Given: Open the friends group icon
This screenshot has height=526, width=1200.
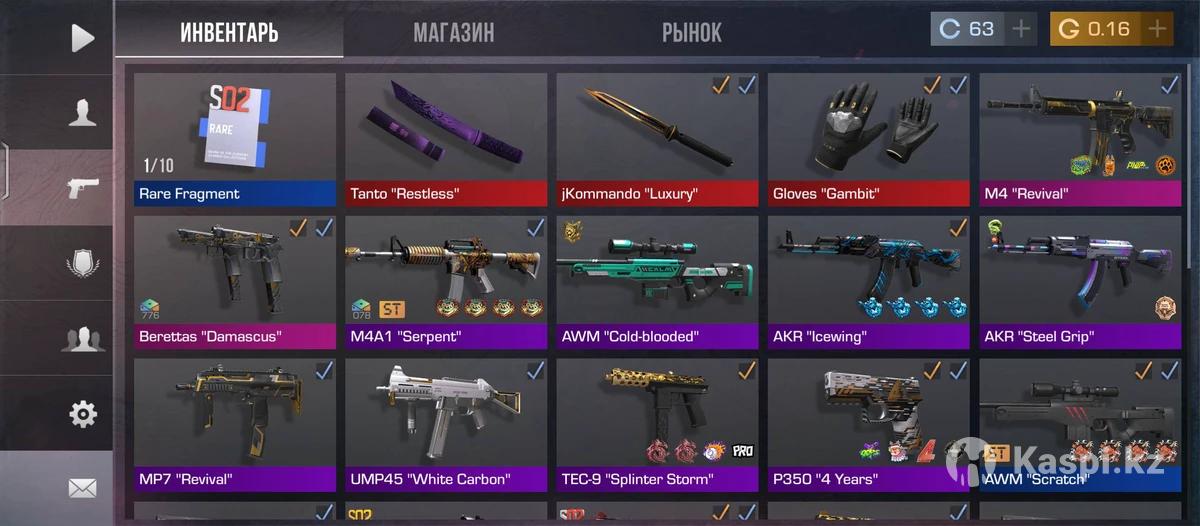Looking at the screenshot, I should pos(82,338).
